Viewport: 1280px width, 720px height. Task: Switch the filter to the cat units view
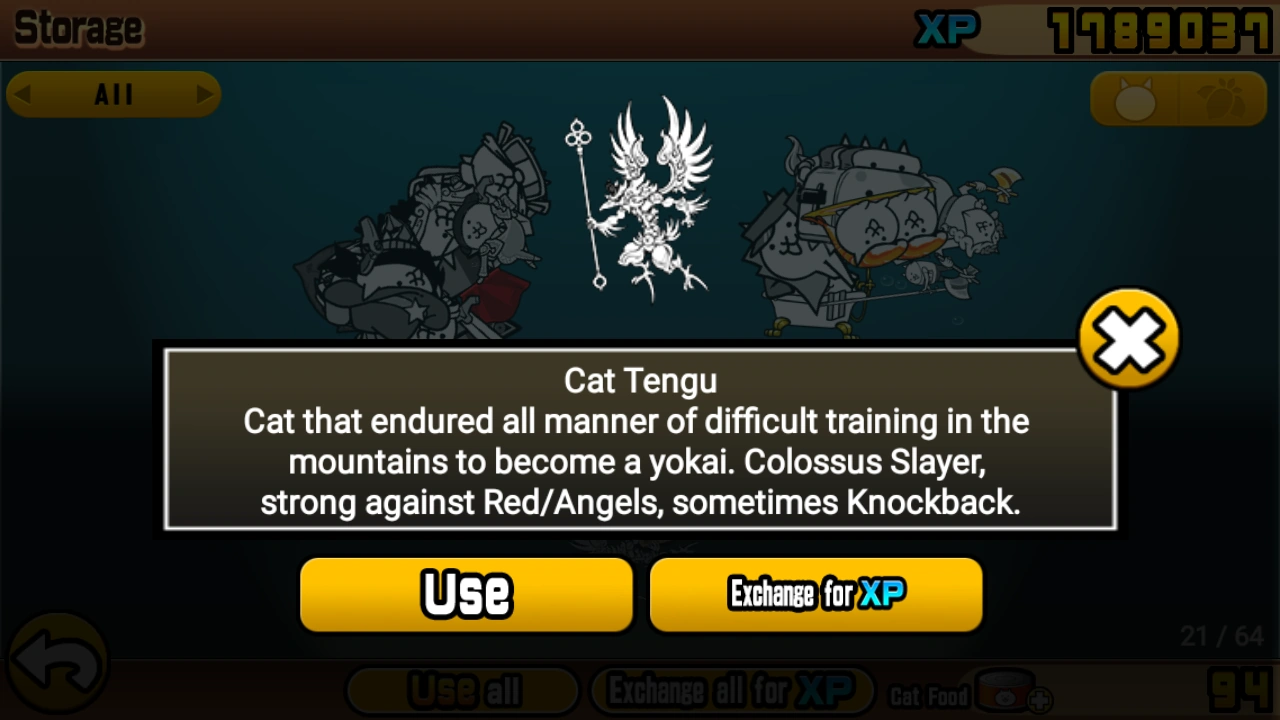(x=1135, y=99)
